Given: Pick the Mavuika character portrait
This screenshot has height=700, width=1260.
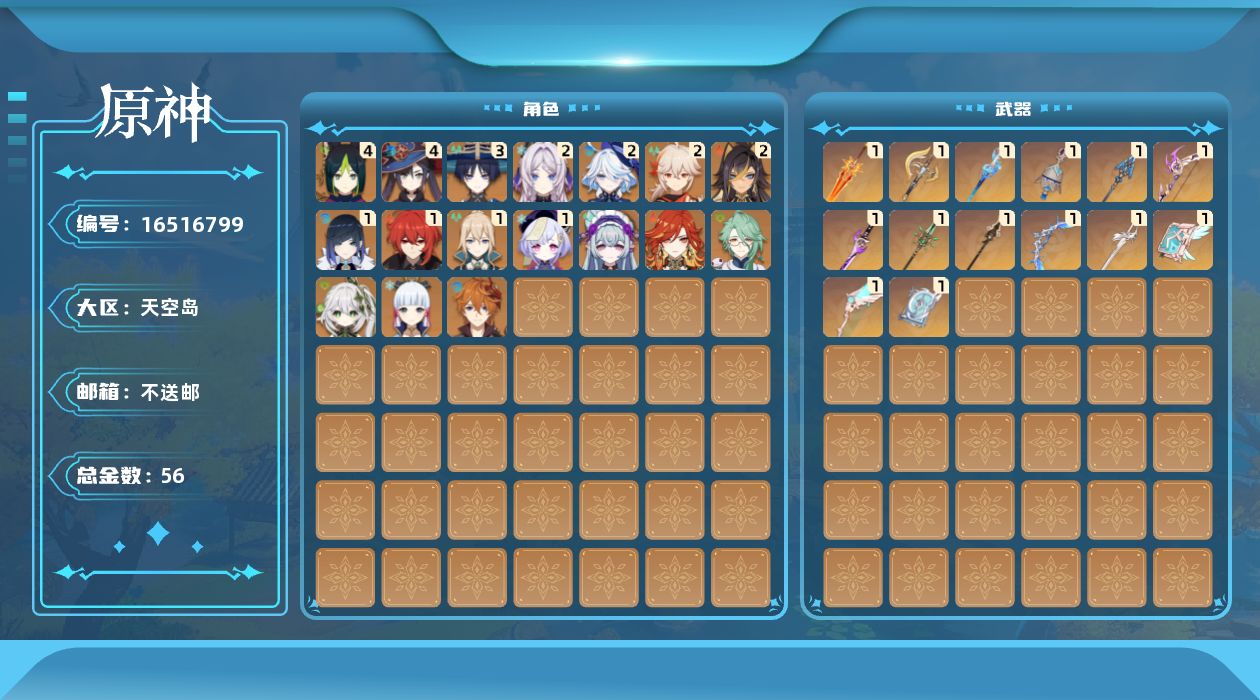Looking at the screenshot, I should coord(676,240).
